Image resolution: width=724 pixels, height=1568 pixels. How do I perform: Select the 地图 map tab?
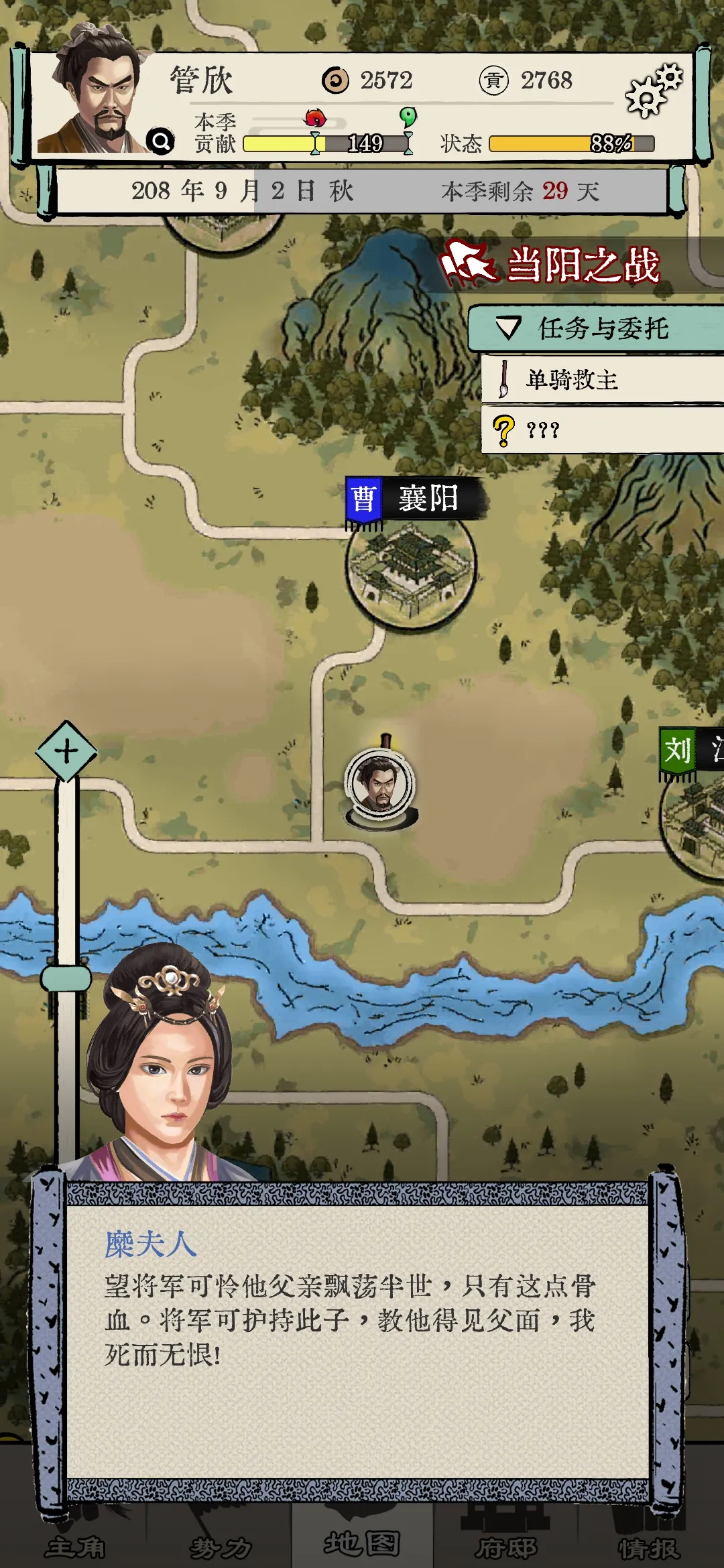[x=362, y=1543]
